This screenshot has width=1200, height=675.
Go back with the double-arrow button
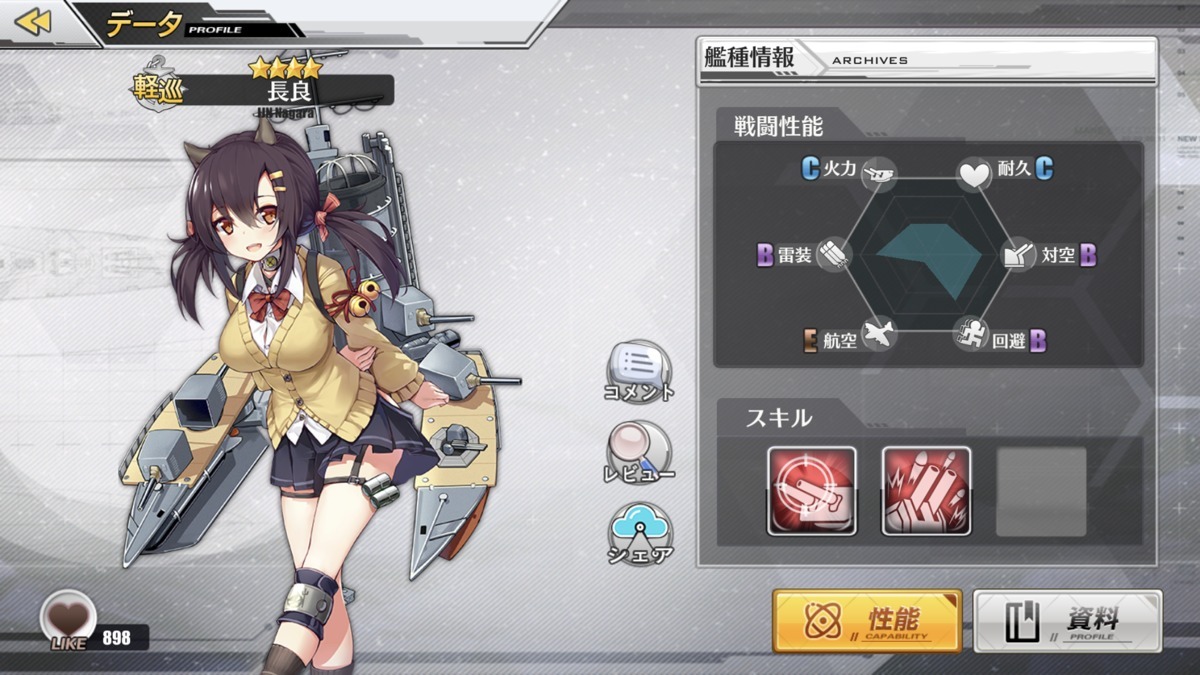[x=33, y=21]
